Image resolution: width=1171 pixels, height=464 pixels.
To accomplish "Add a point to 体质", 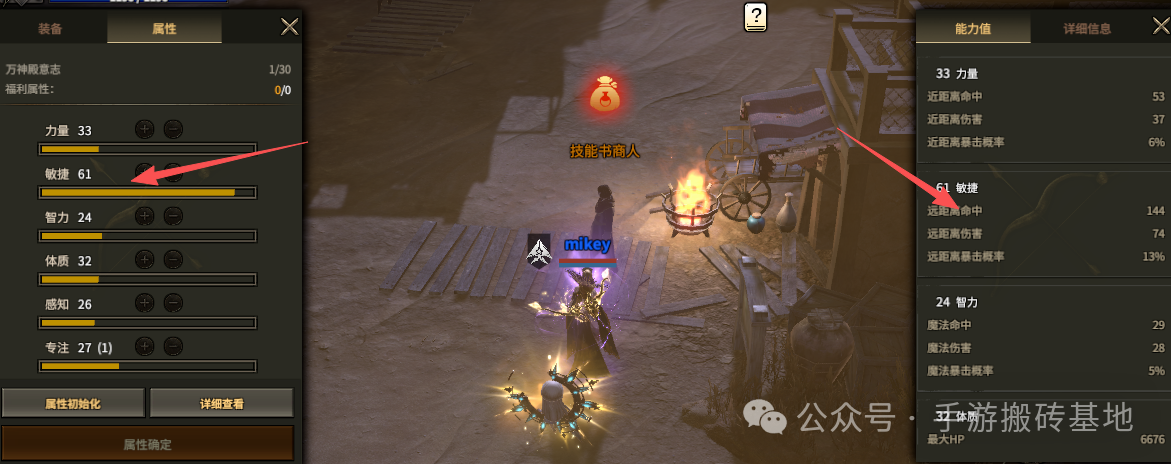I will point(145,259).
